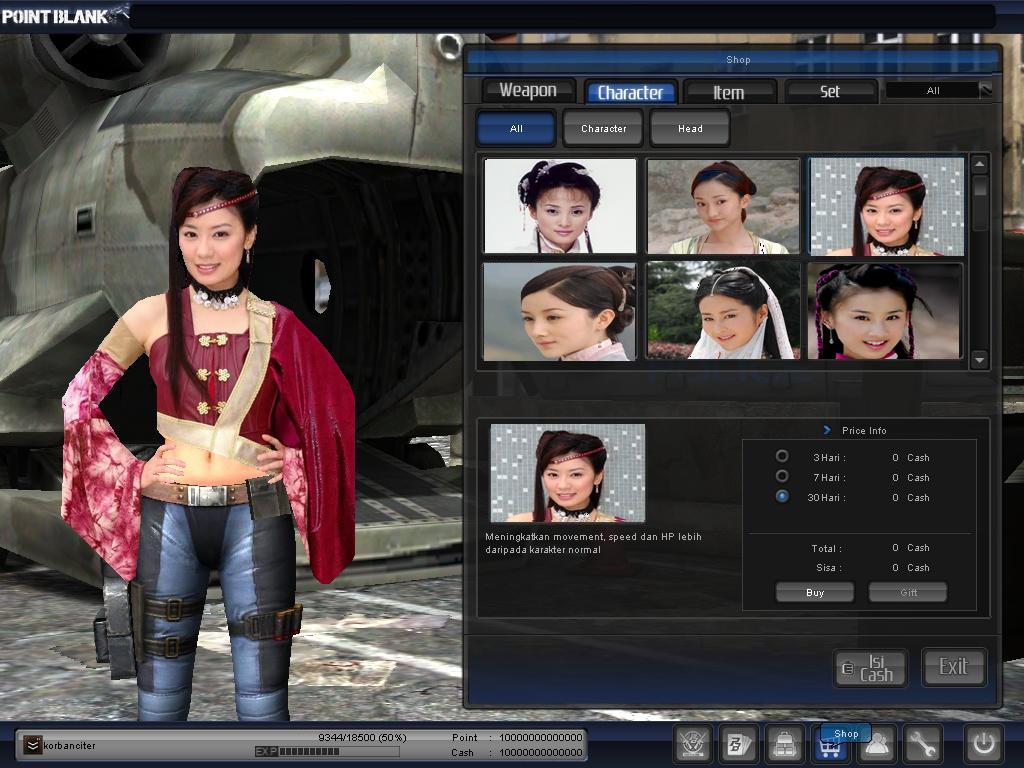Open the PB cards icon
The height and width of the screenshot is (768, 1024).
point(738,744)
